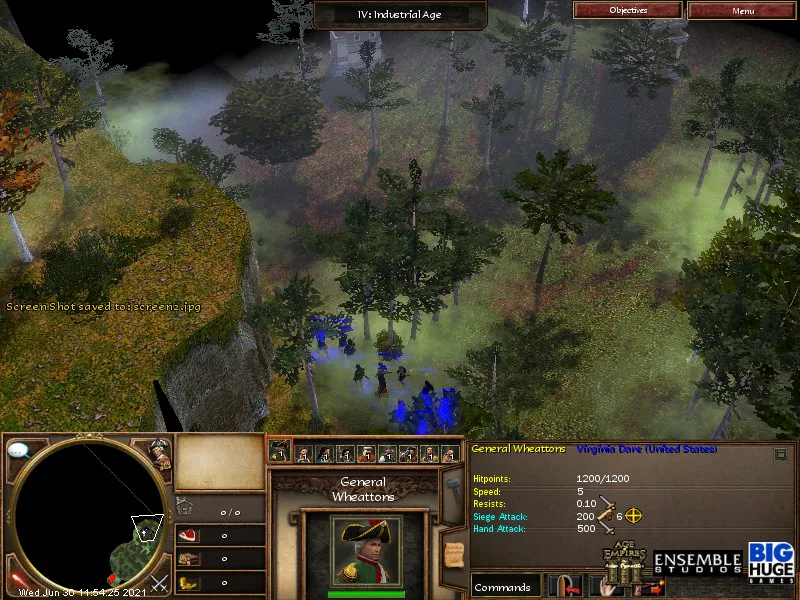Open the Objectives panel
This screenshot has height=600, width=800.
coord(628,10)
